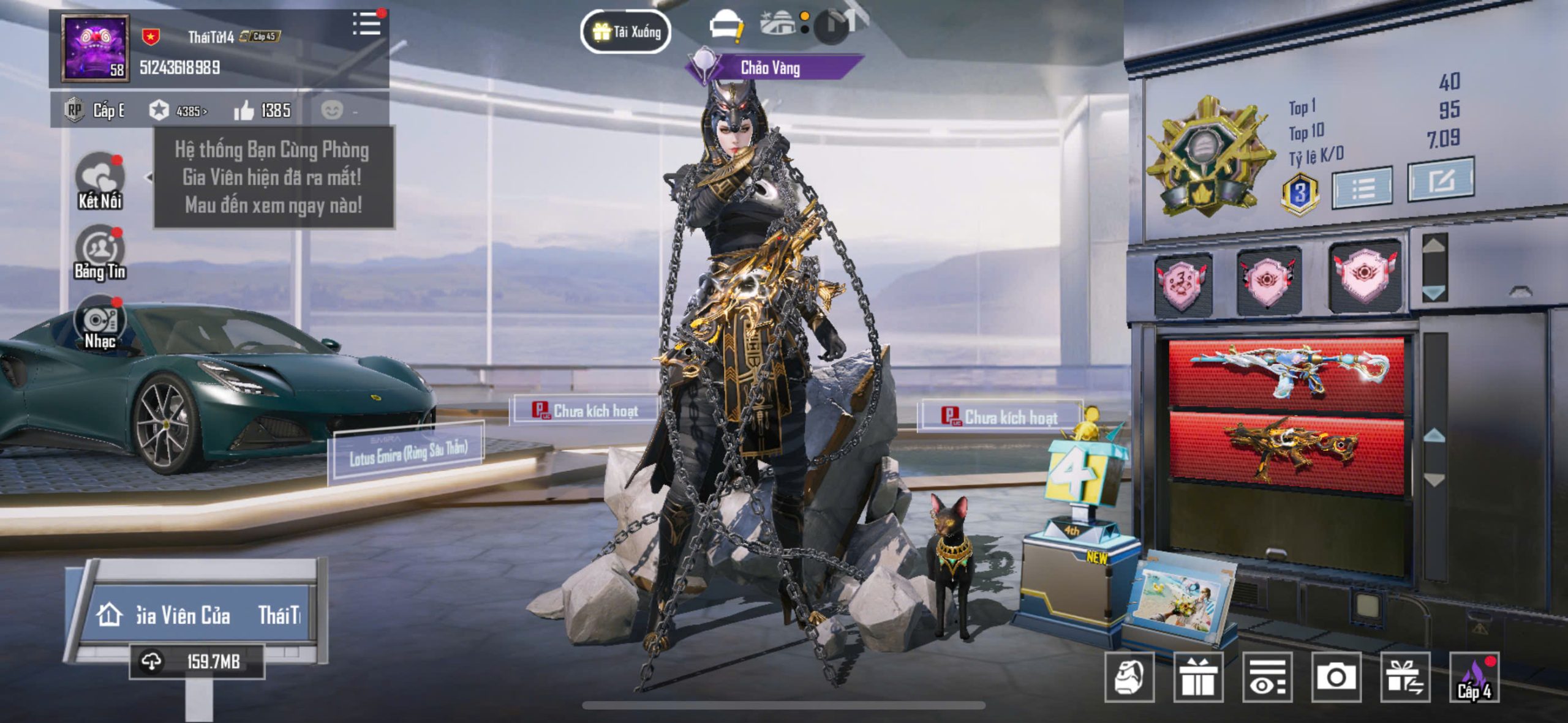
Task: Open the gift exchange icon with arrows
Action: click(1405, 677)
